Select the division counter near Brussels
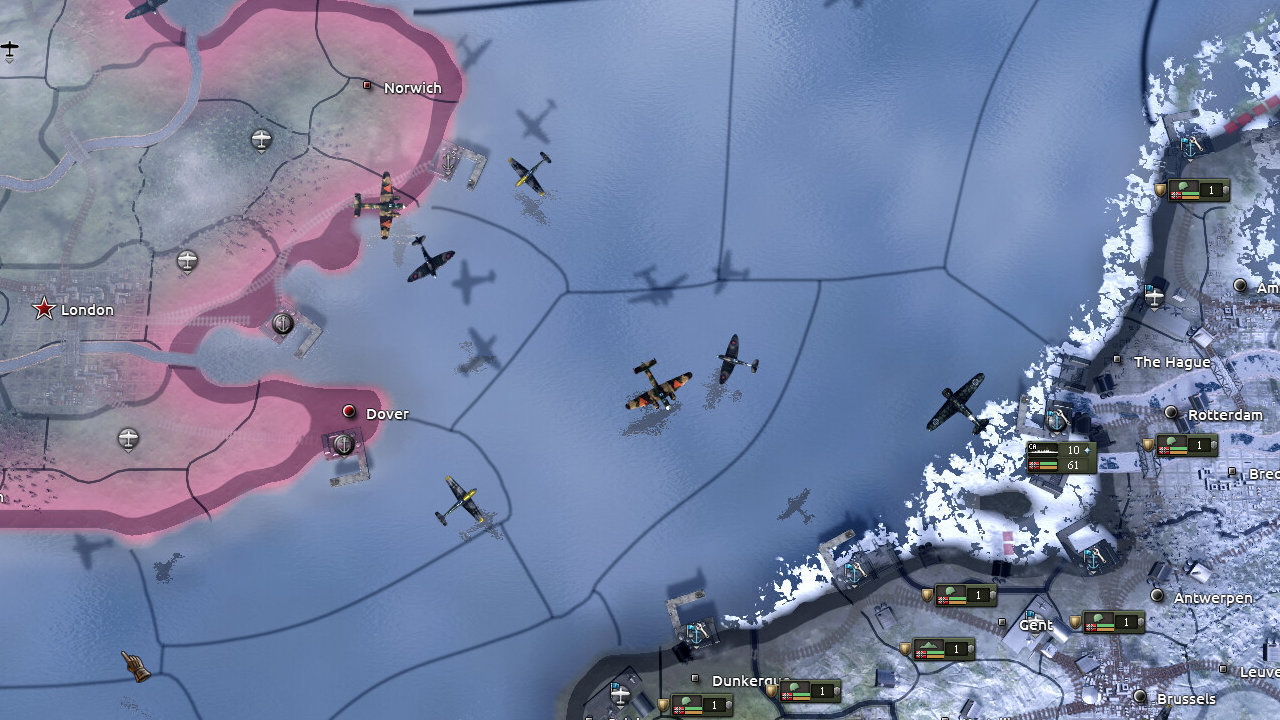The width and height of the screenshot is (1280, 720). (x=1113, y=621)
